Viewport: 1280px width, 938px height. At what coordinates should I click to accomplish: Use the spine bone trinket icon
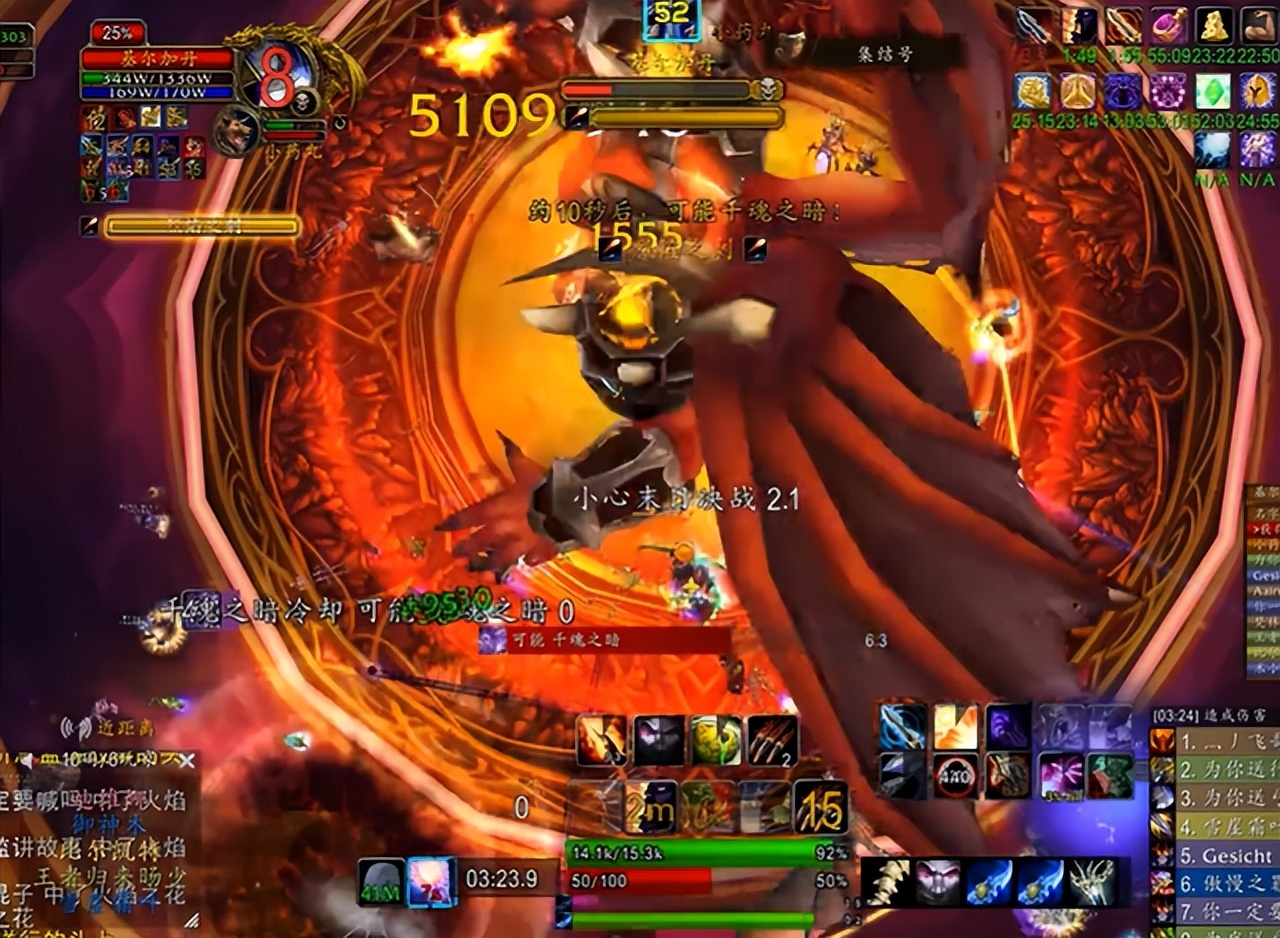pos(885,883)
